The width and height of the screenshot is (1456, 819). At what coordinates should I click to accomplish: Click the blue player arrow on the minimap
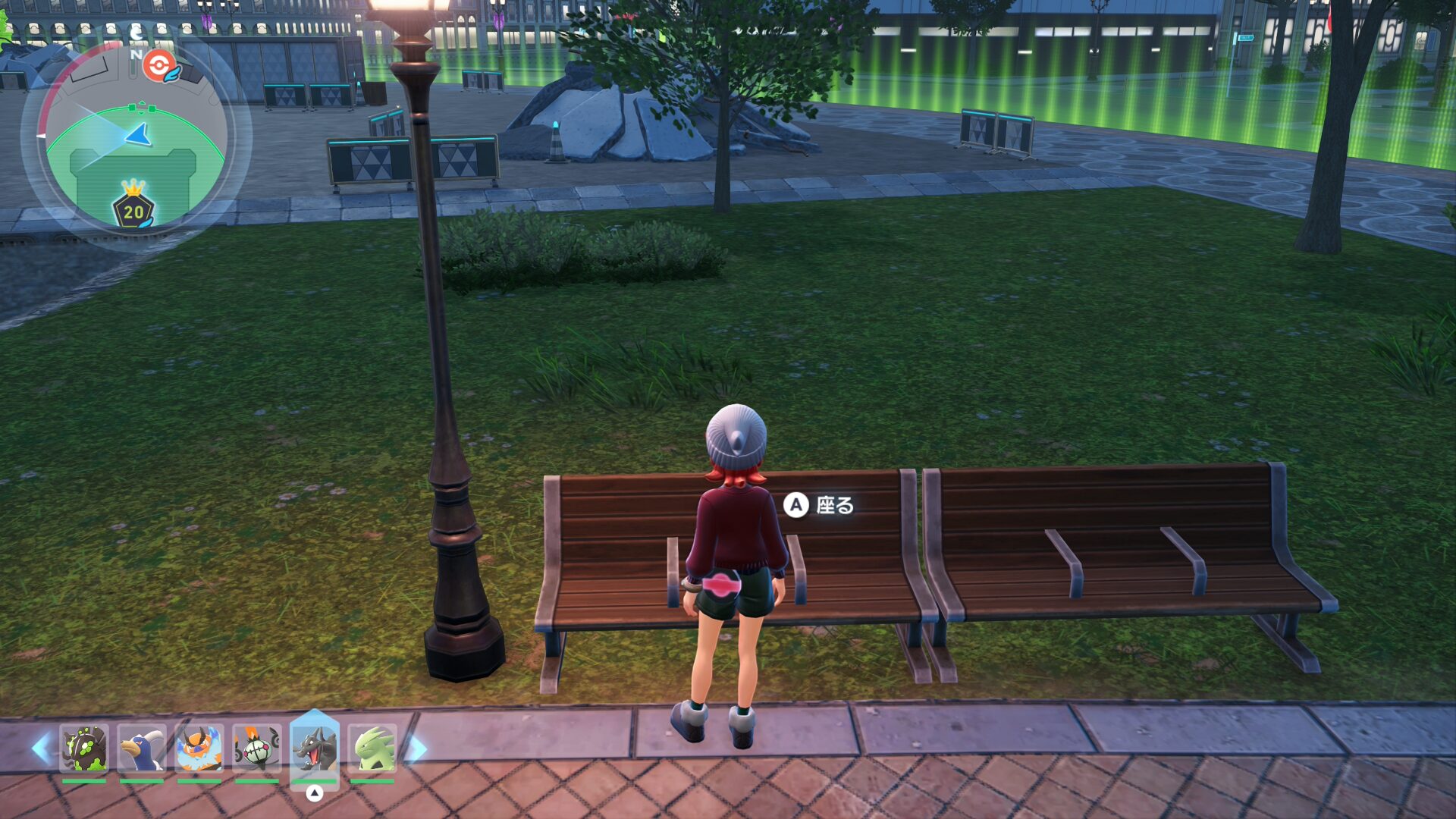[140, 136]
